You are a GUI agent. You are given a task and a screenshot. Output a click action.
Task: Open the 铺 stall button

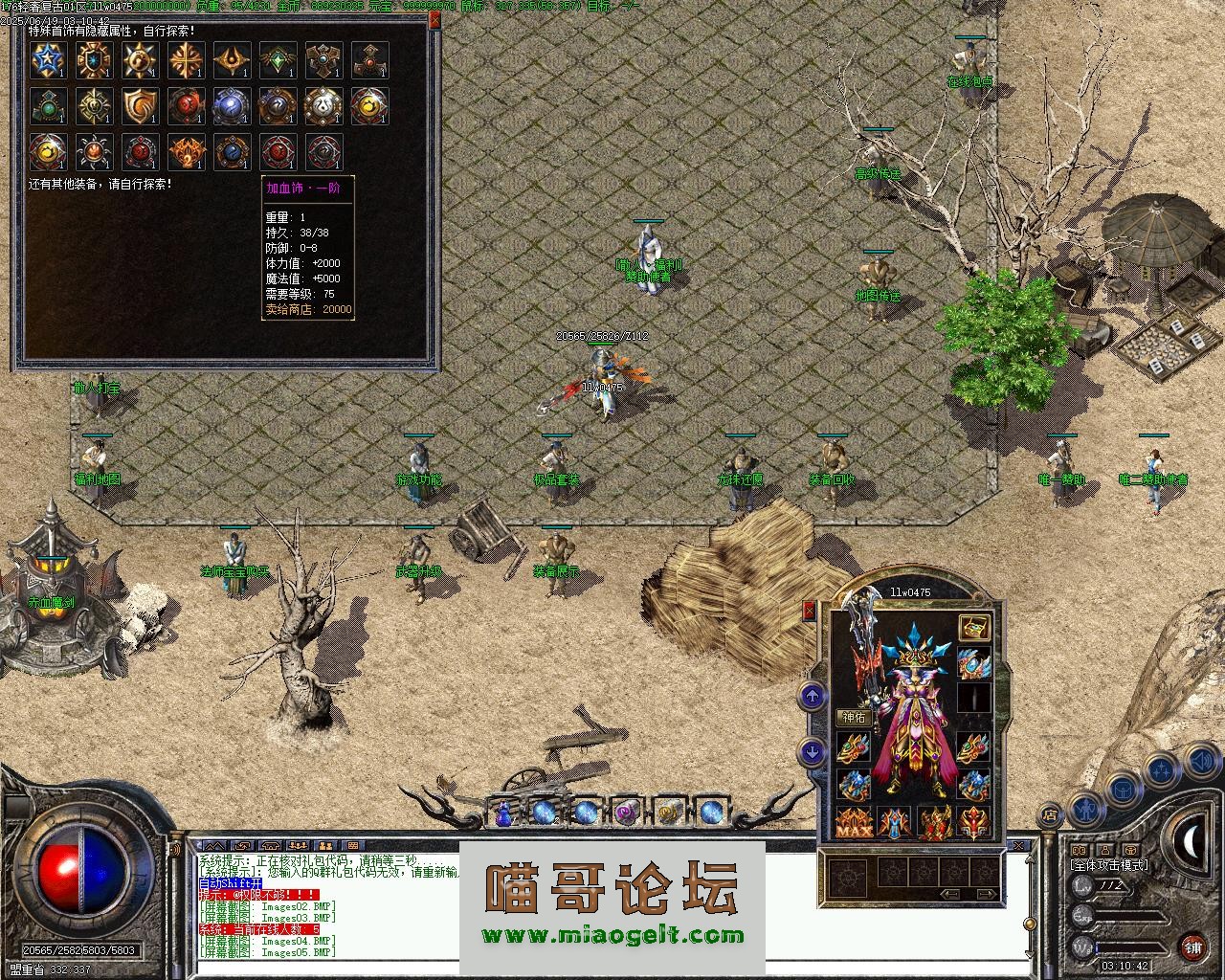coord(1192,947)
